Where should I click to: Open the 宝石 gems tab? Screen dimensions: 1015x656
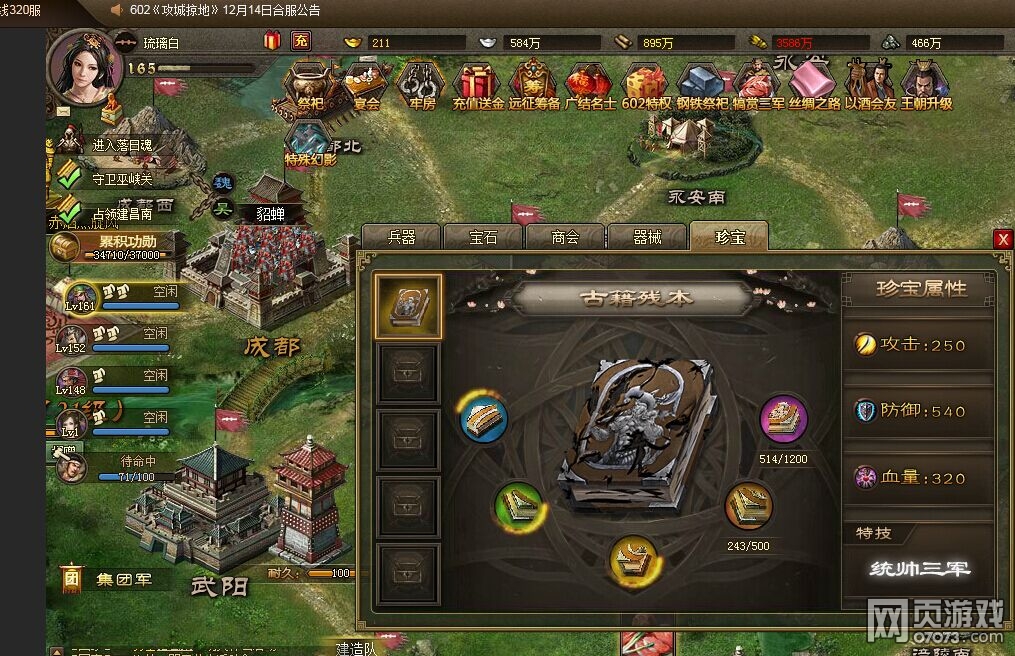click(x=483, y=237)
